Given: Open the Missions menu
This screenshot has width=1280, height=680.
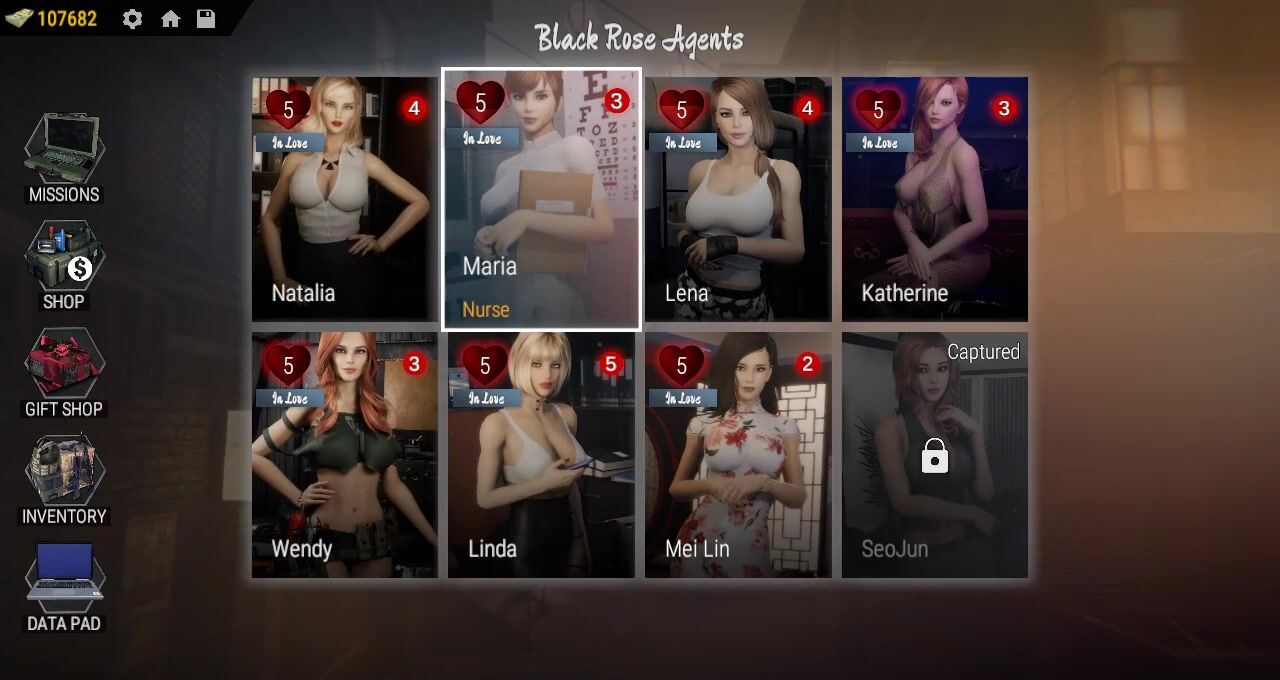Looking at the screenshot, I should click(x=64, y=158).
